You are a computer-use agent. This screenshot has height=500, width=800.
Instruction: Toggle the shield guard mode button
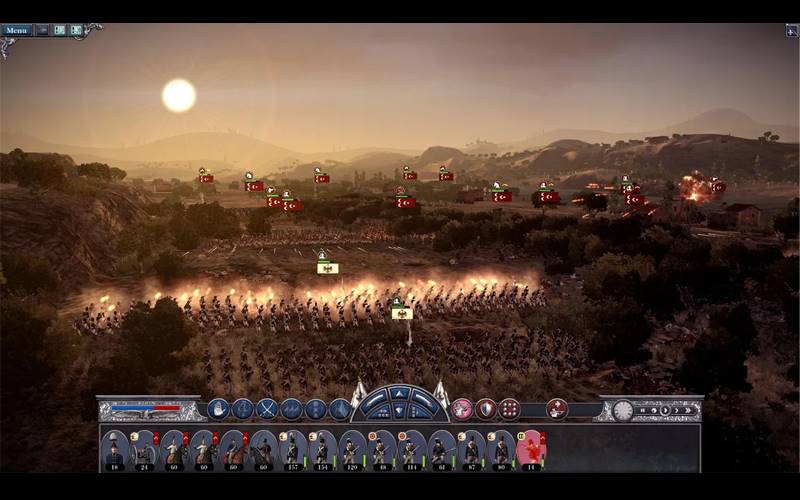click(485, 408)
